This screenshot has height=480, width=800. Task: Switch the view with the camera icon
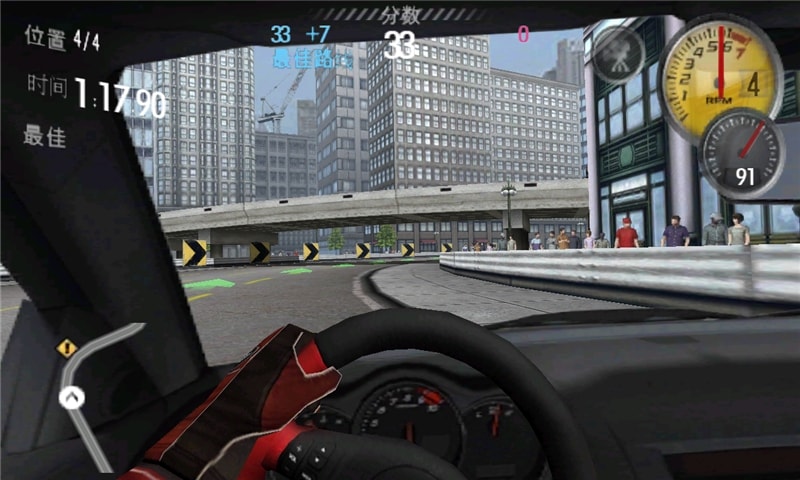point(618,54)
